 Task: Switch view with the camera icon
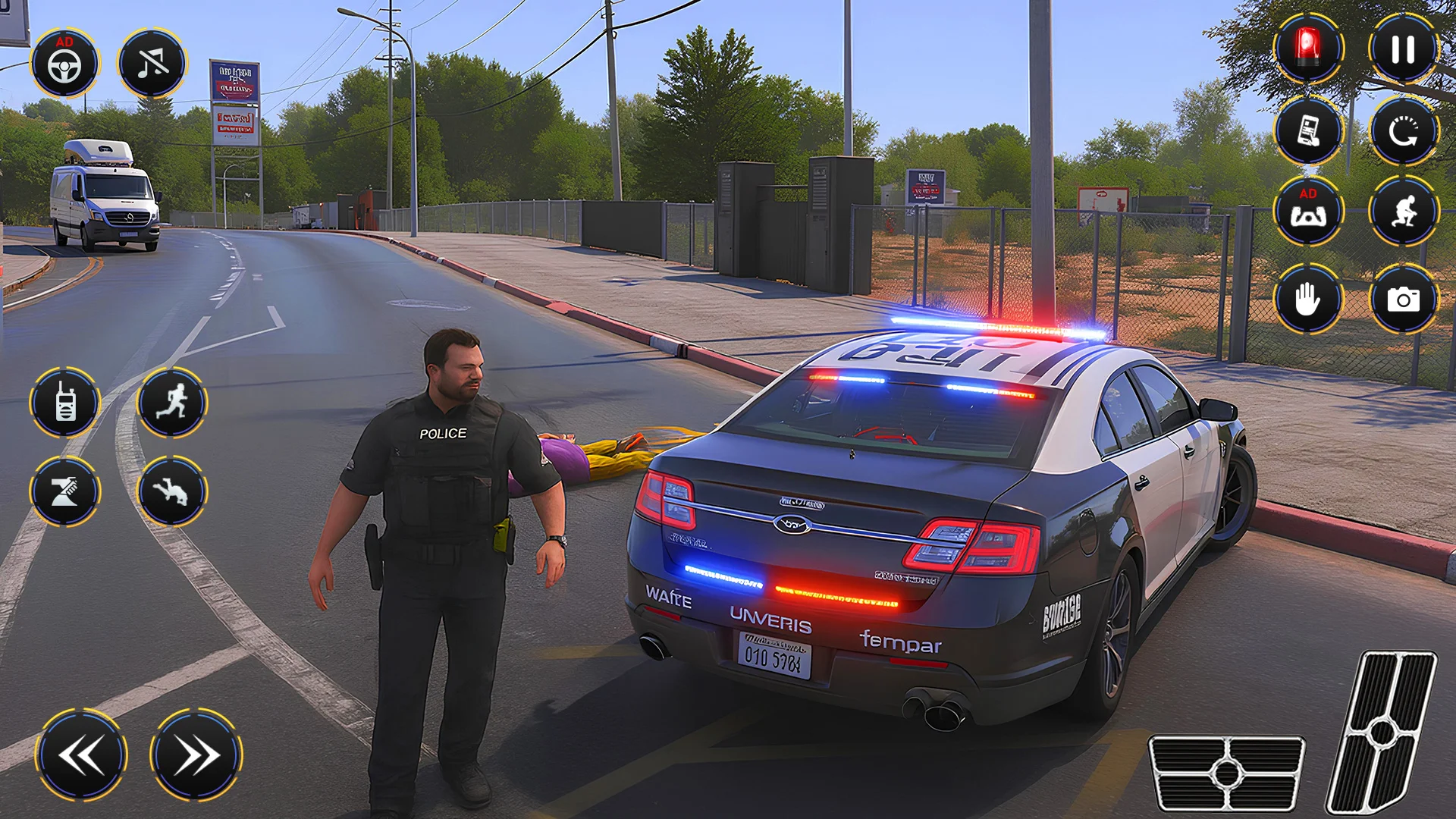coord(1403,299)
